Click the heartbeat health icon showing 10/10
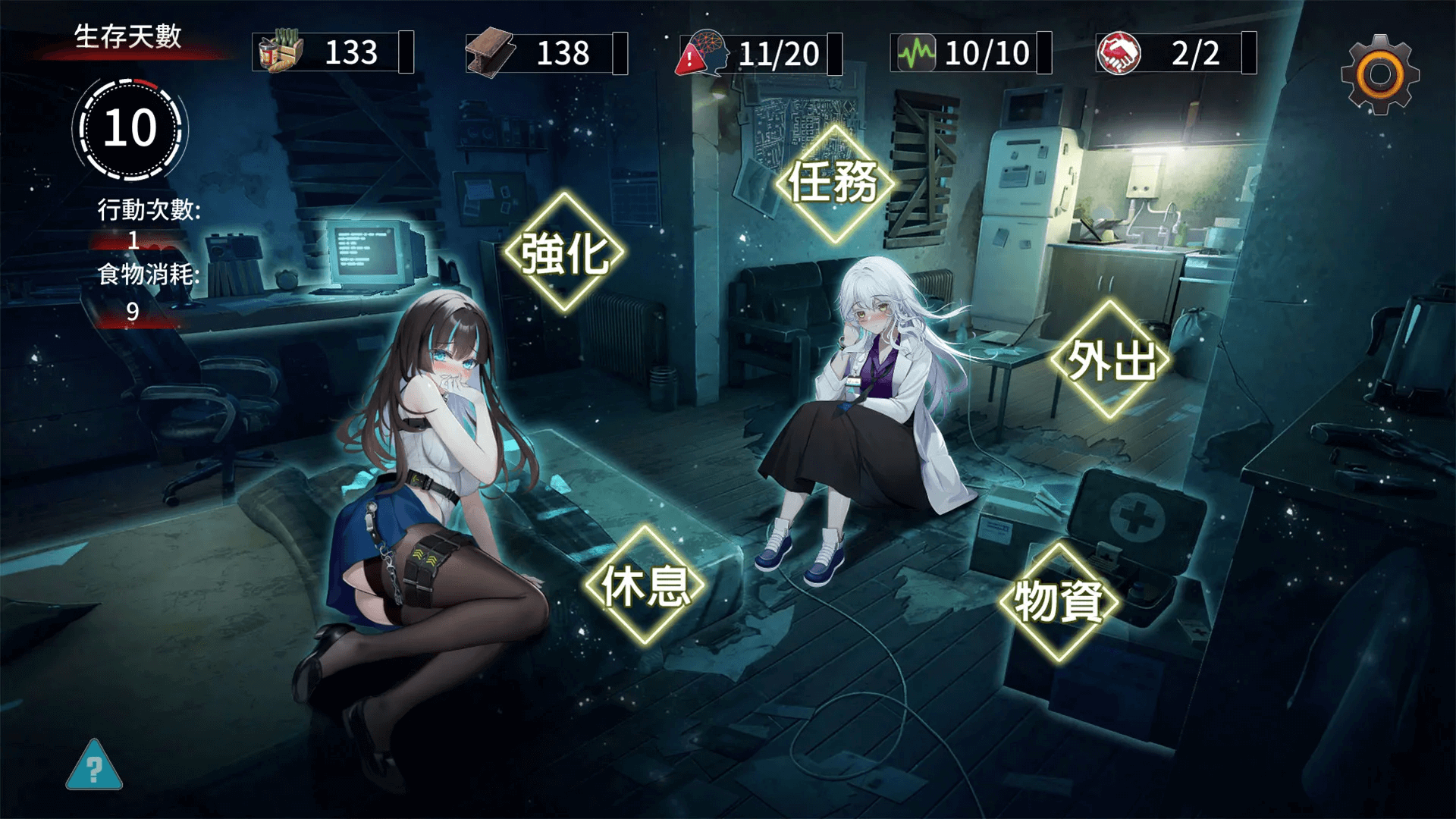The height and width of the screenshot is (819, 1456). (915, 51)
